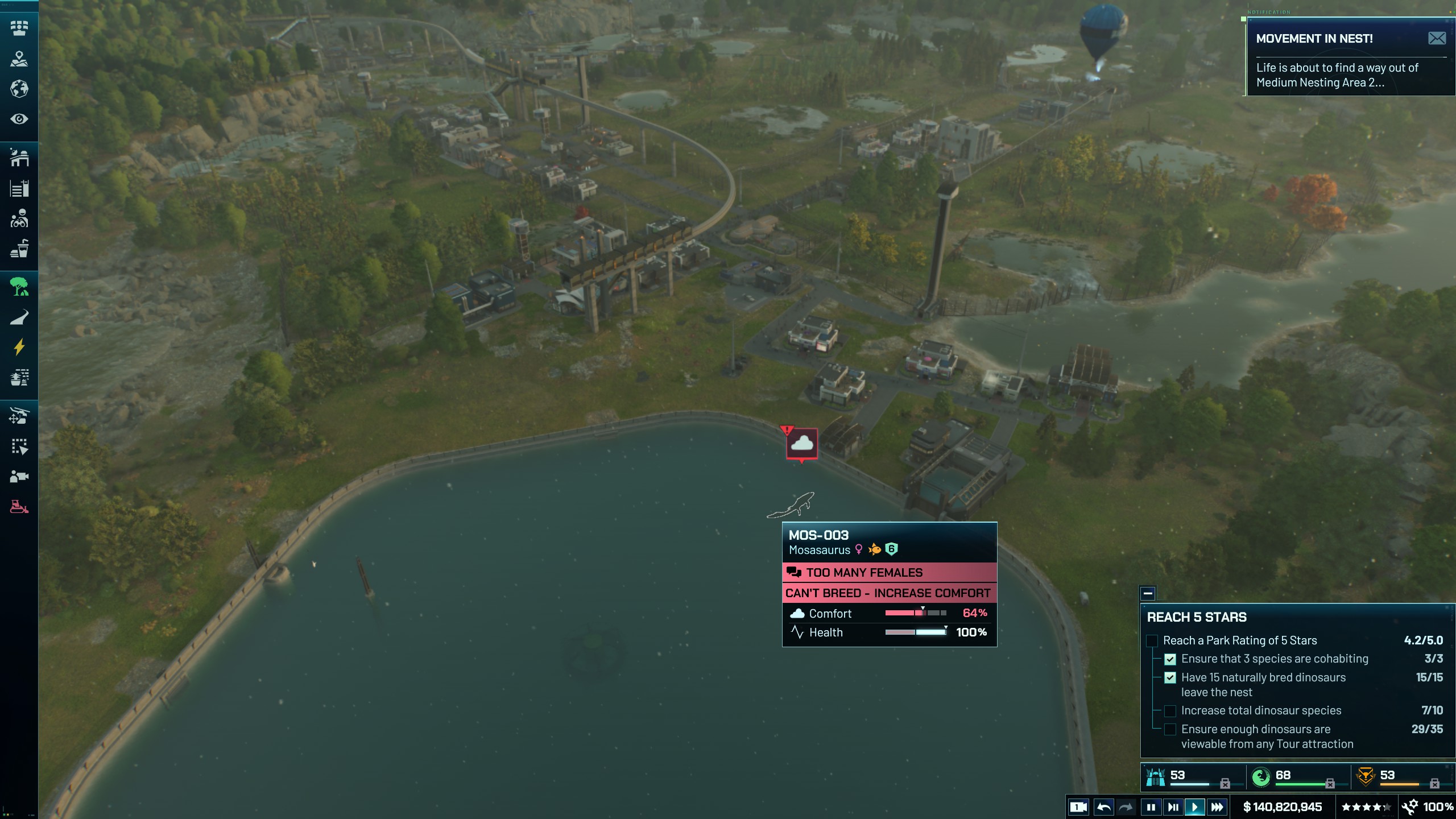
Task: Select the green tree environment tool
Action: (x=19, y=287)
